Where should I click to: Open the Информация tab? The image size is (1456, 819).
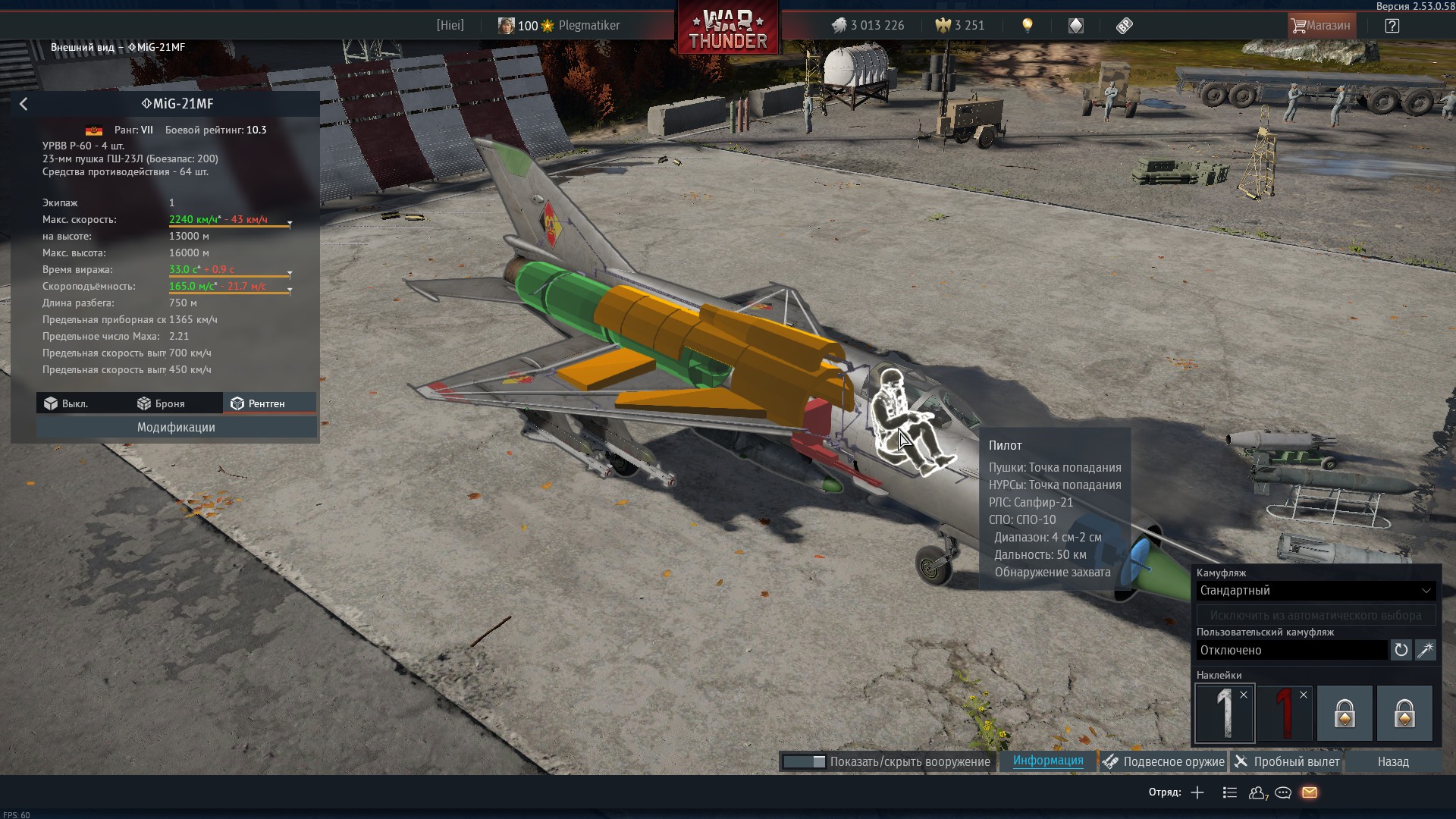tap(1048, 761)
